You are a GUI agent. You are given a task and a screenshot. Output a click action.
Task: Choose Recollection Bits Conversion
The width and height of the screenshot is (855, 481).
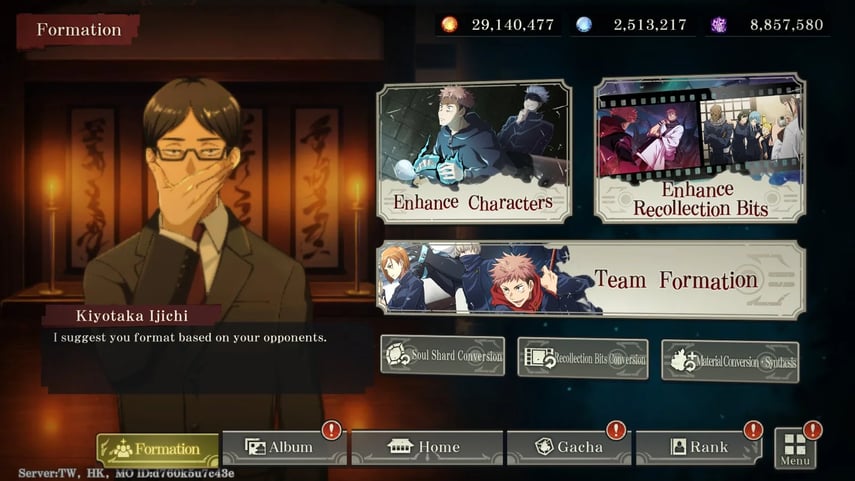(x=582, y=358)
